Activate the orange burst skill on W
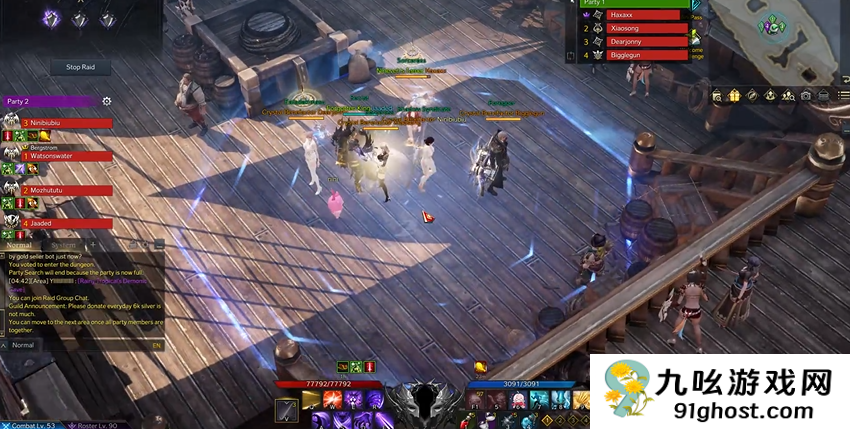Image resolution: width=850 pixels, height=429 pixels. pos(329,401)
